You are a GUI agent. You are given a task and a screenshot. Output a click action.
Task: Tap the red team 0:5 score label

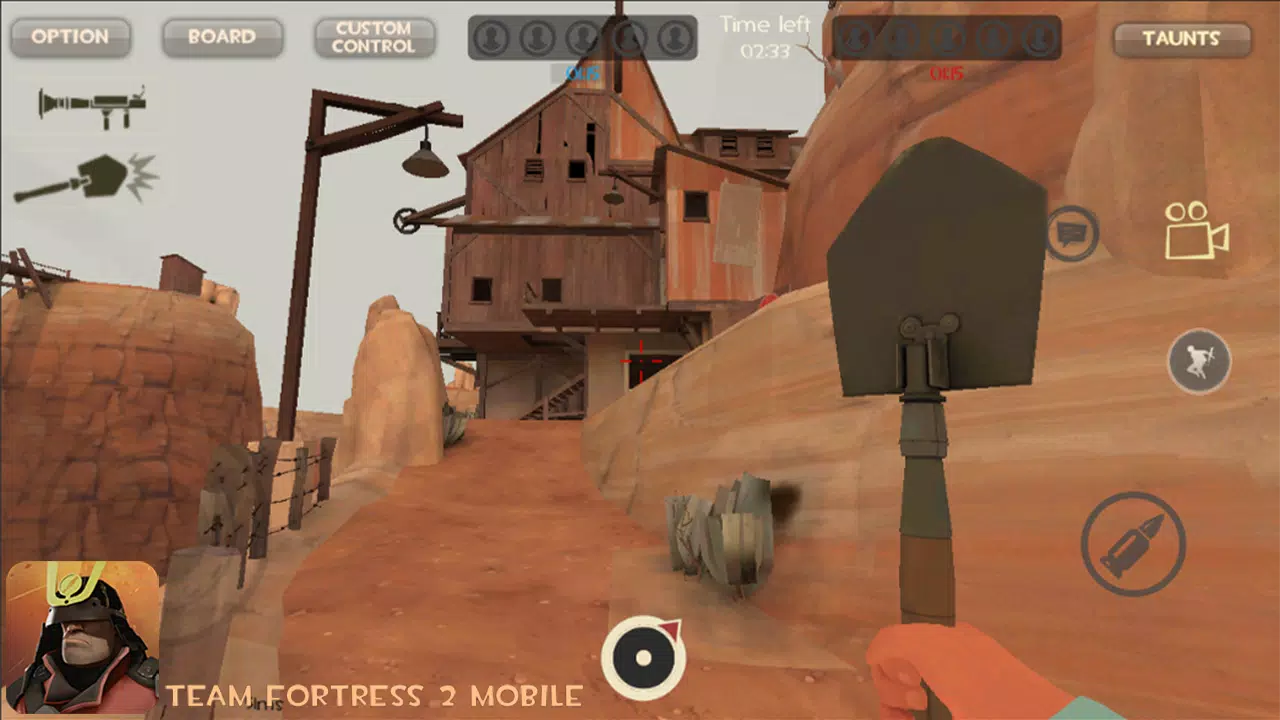tap(945, 74)
